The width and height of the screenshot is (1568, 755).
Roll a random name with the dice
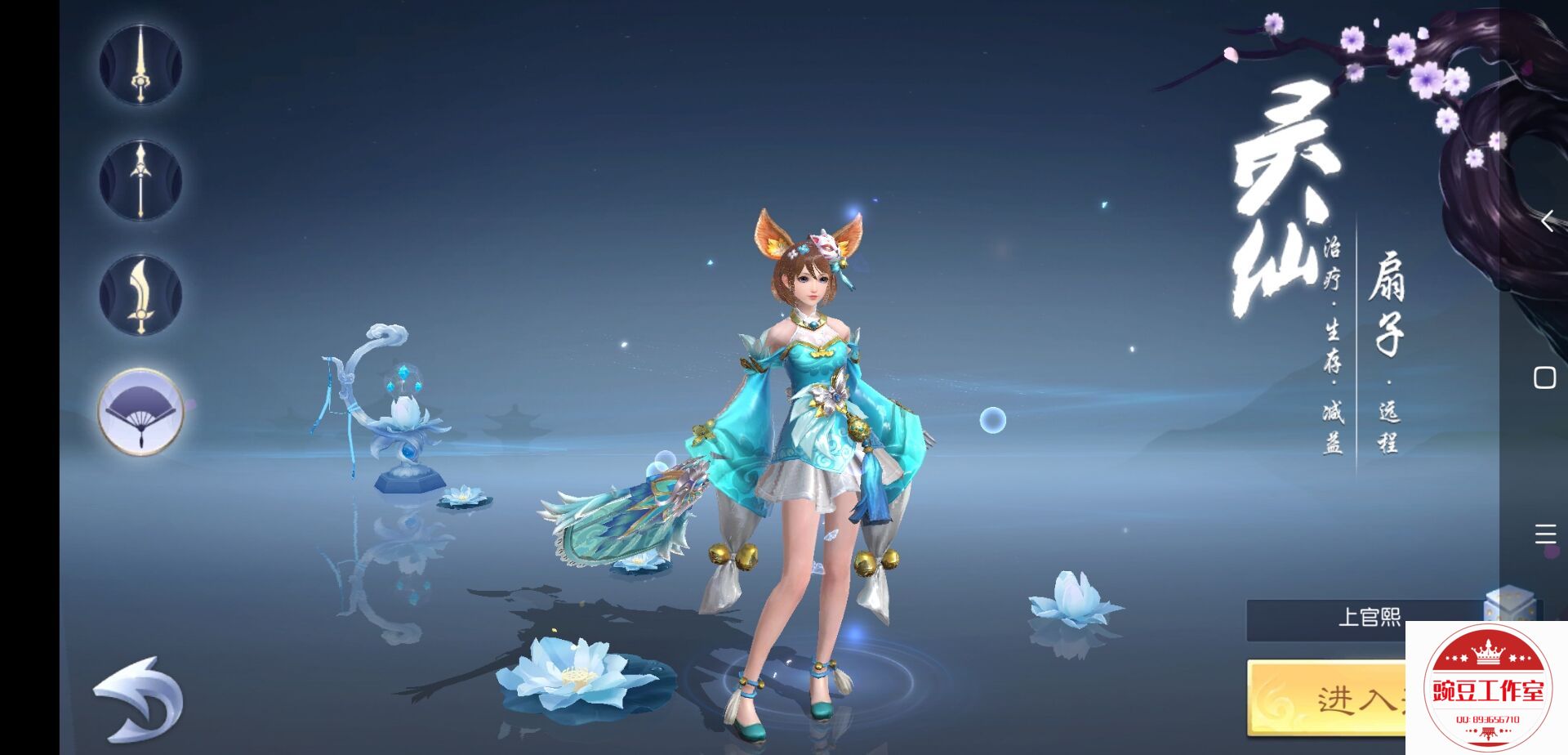[x=1508, y=605]
